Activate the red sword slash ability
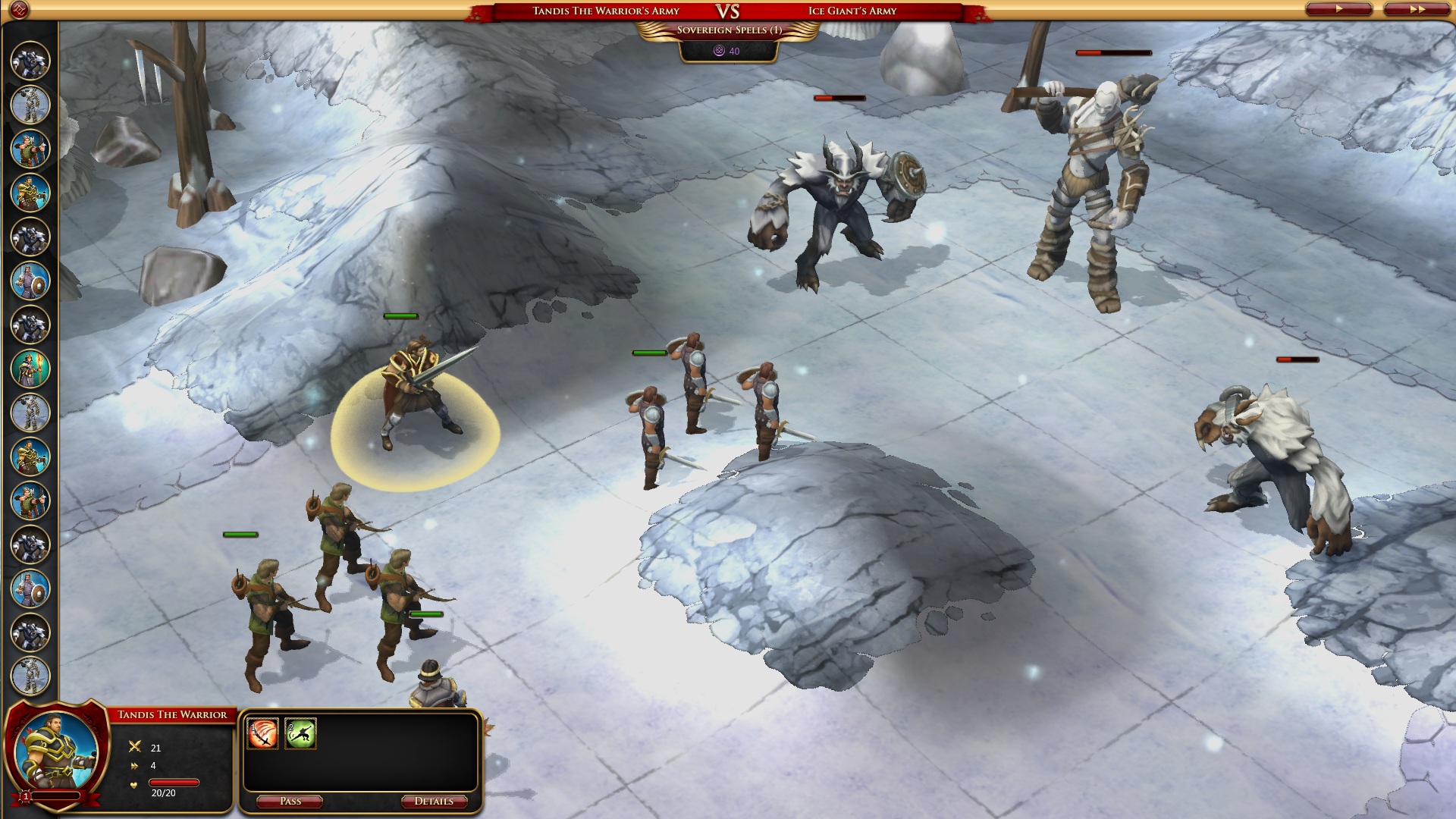The width and height of the screenshot is (1456, 819). pyautogui.click(x=262, y=734)
